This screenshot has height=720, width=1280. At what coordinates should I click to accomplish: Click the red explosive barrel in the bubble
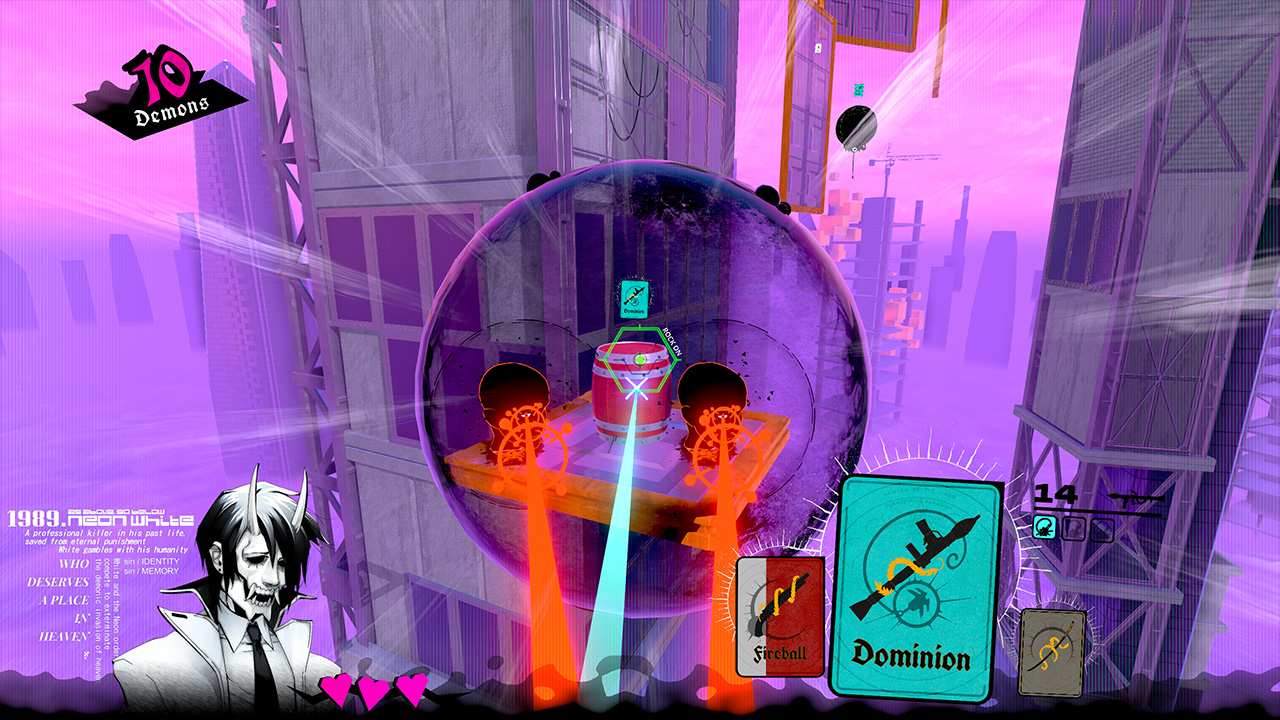pyautogui.click(x=633, y=400)
